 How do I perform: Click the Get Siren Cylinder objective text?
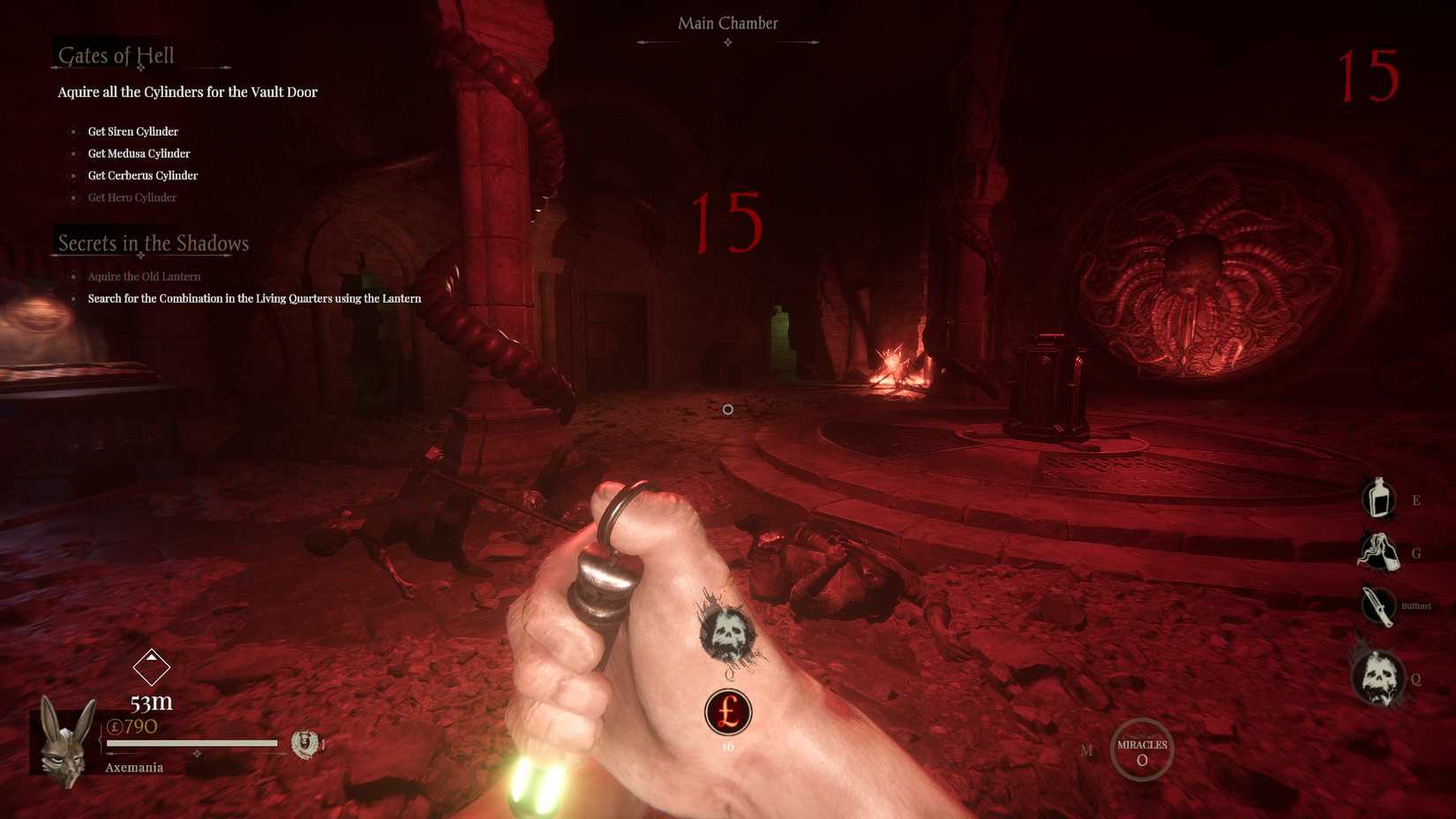pos(132,131)
